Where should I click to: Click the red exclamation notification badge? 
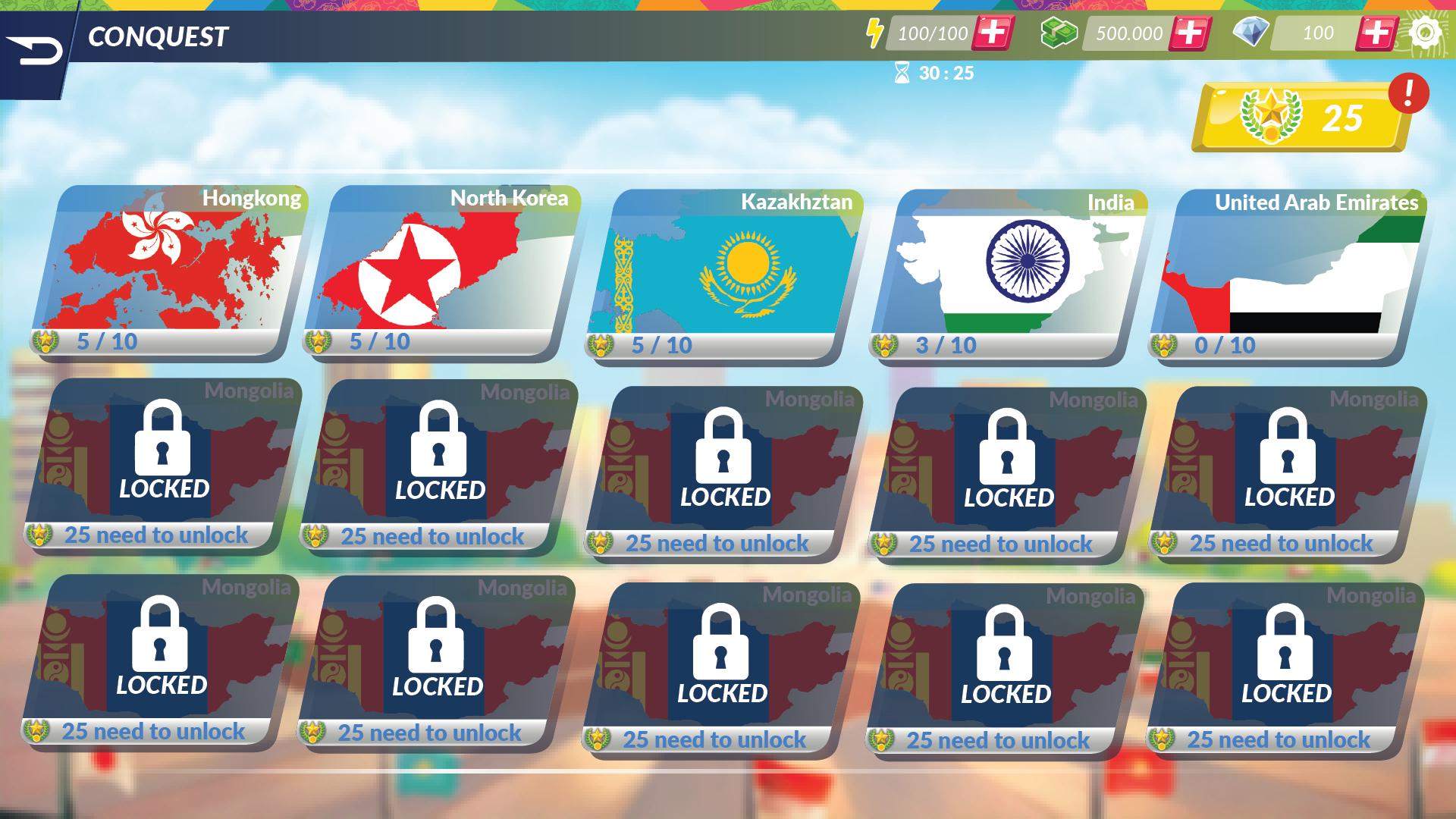pyautogui.click(x=1408, y=91)
